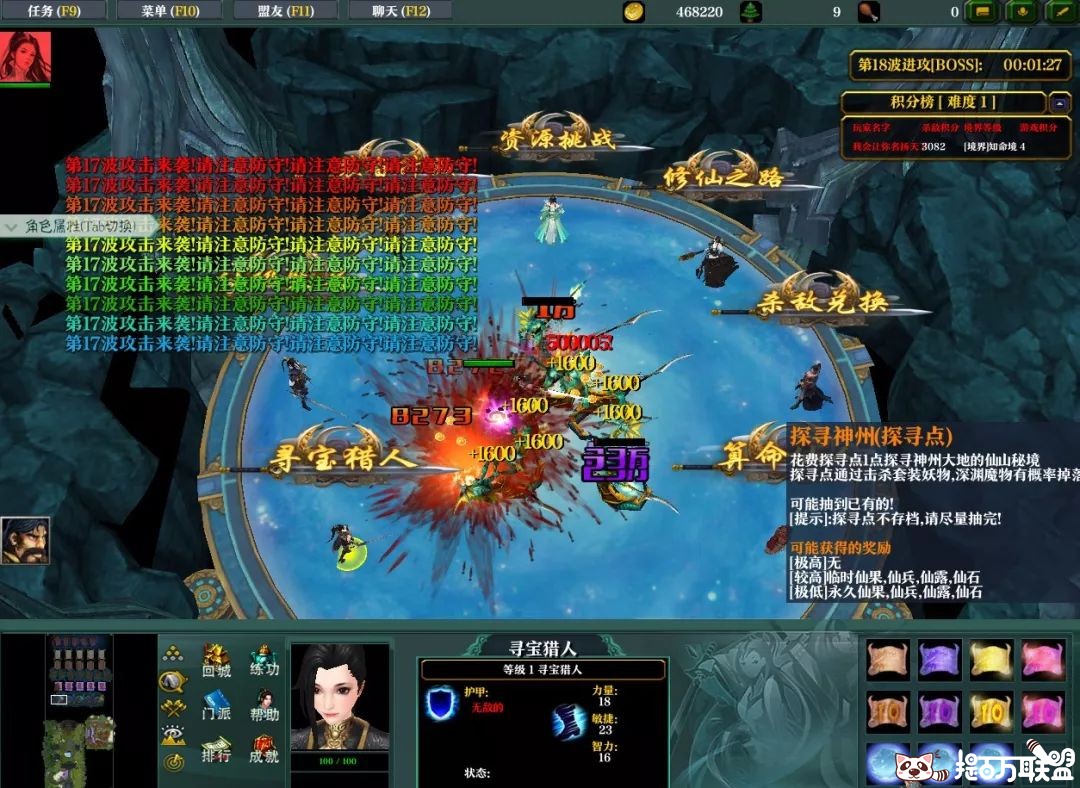Open the 成就 achievements option
Image resolution: width=1080 pixels, height=788 pixels.
264,750
